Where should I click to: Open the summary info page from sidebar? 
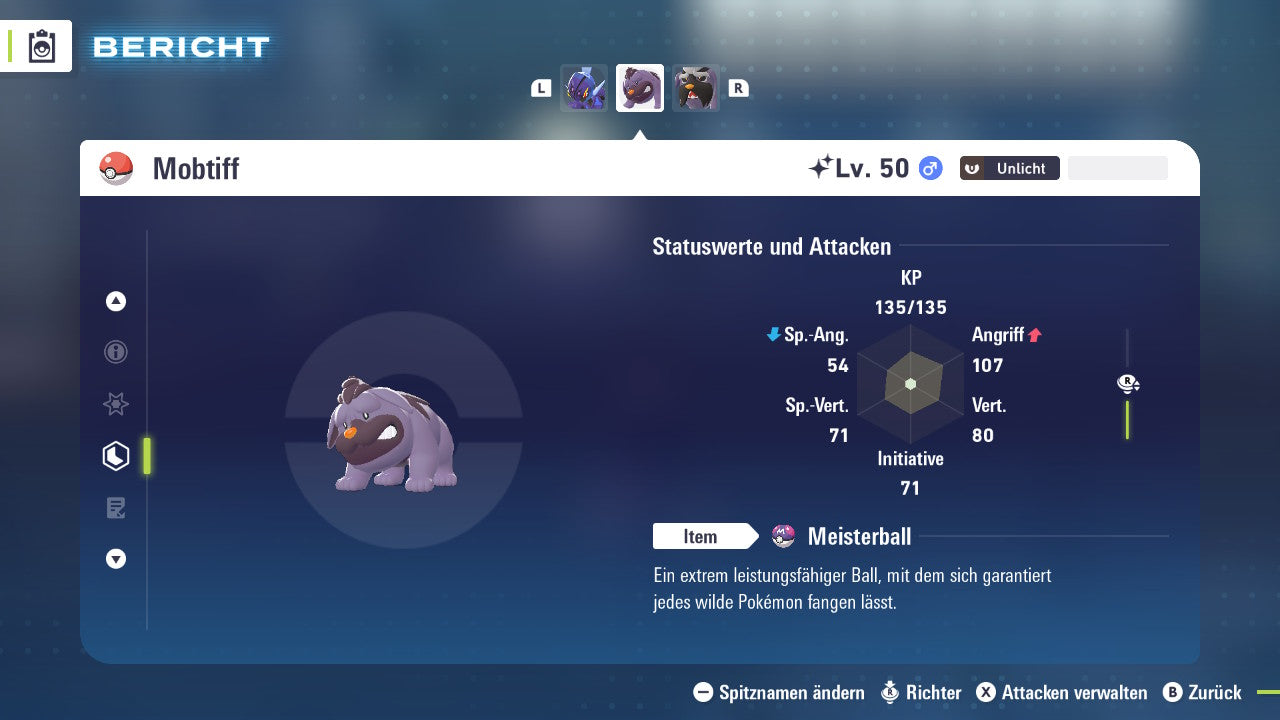point(115,352)
